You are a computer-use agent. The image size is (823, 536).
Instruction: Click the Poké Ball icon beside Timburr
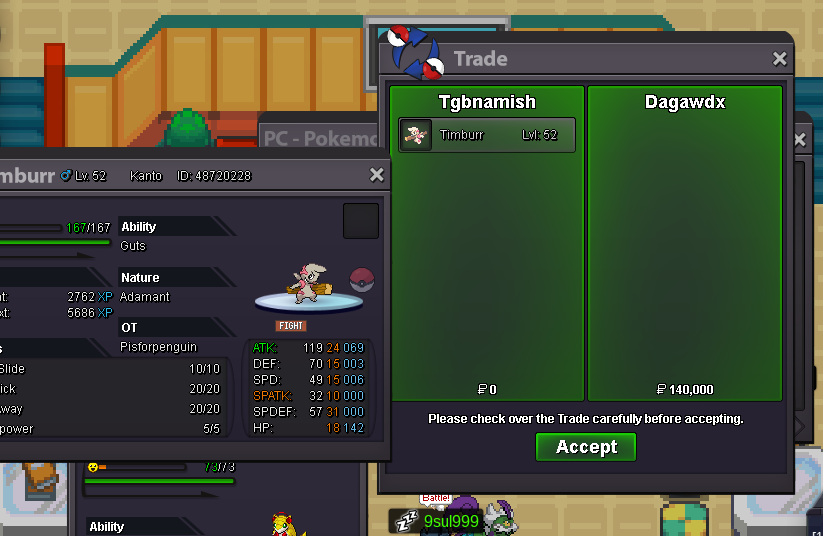coord(362,280)
